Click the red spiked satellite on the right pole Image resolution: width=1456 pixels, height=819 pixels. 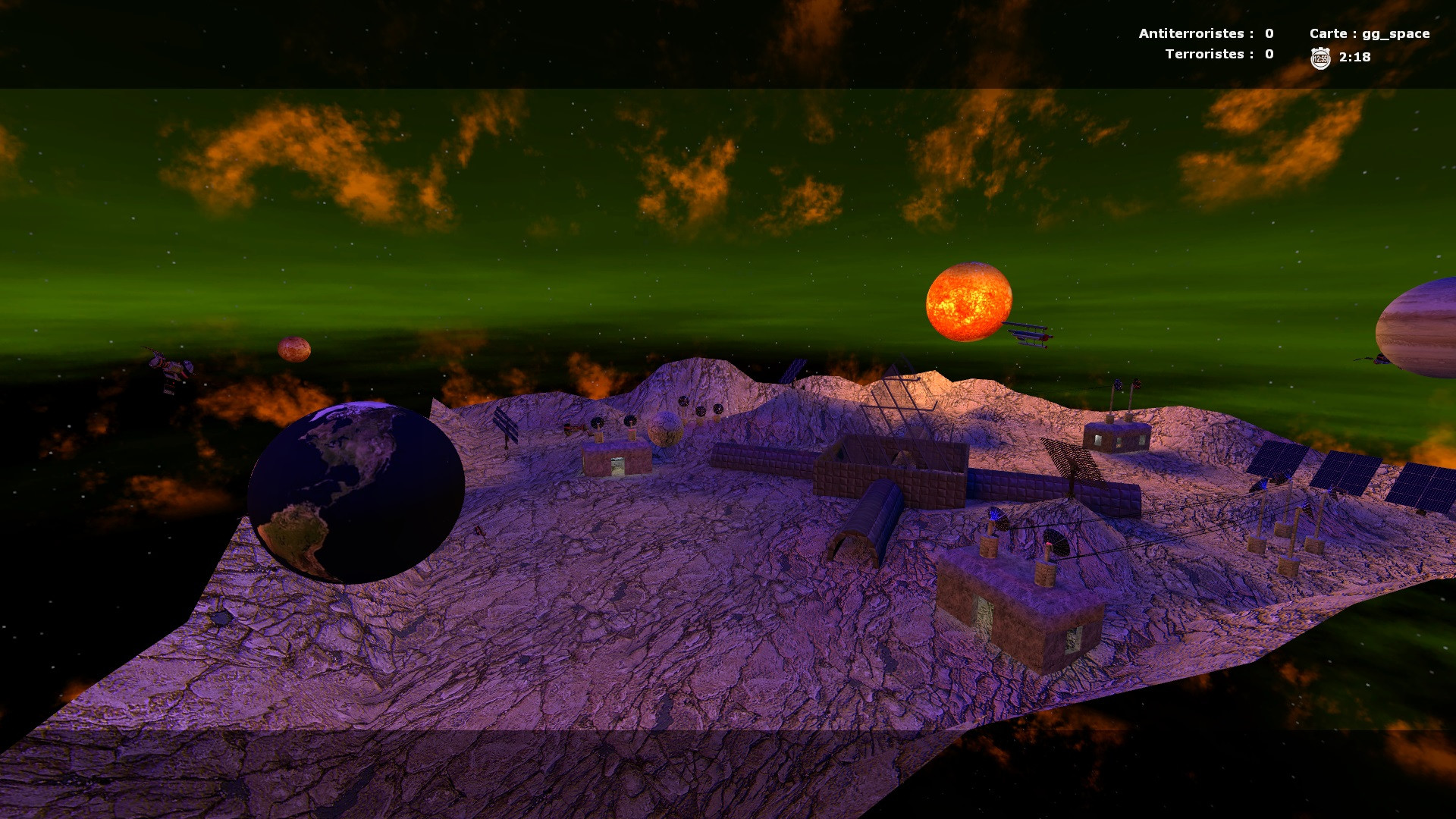1137,384
